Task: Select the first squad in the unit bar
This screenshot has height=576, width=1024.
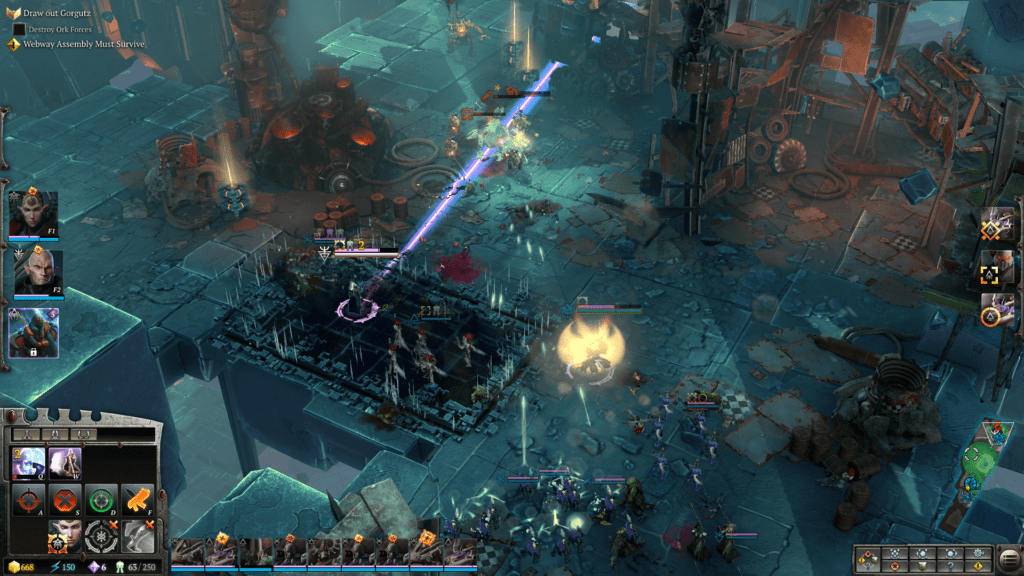Action: pyautogui.click(x=187, y=550)
